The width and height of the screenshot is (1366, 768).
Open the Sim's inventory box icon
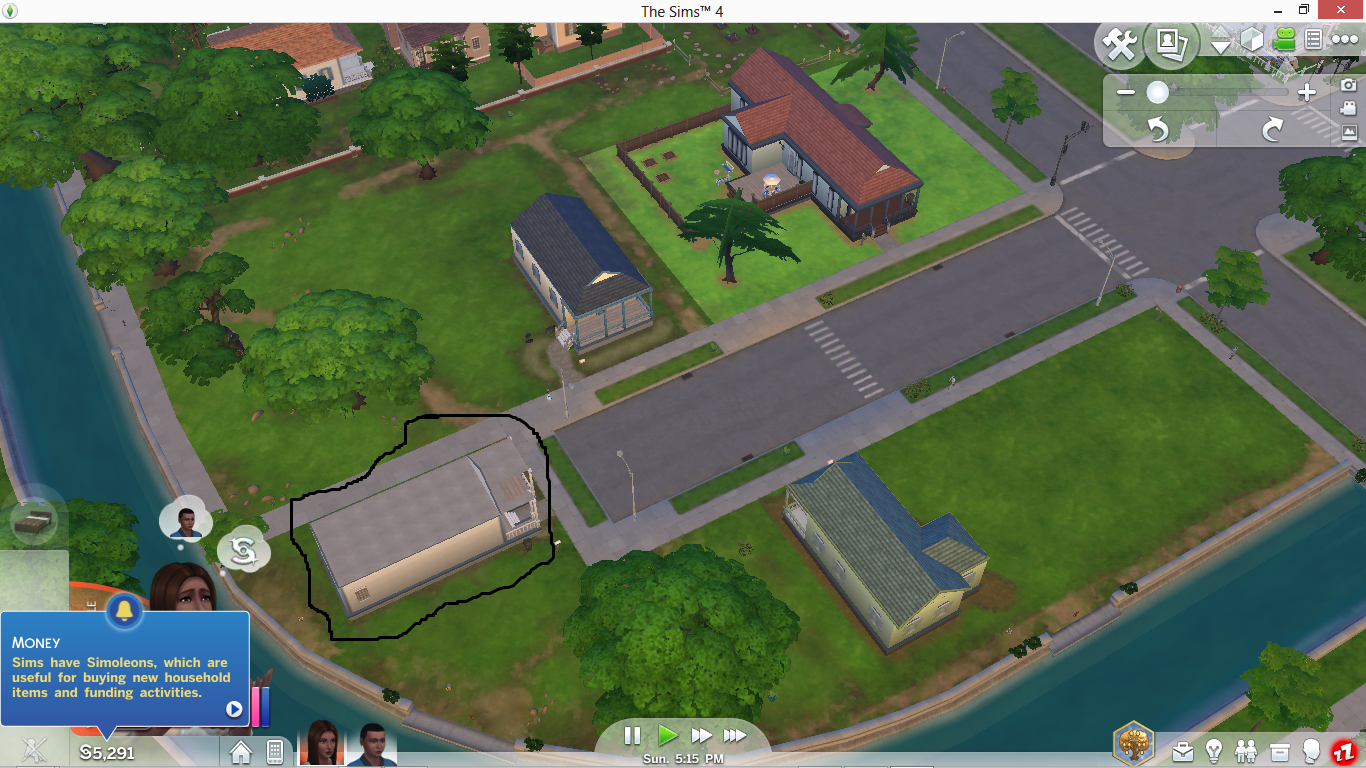click(x=1280, y=752)
